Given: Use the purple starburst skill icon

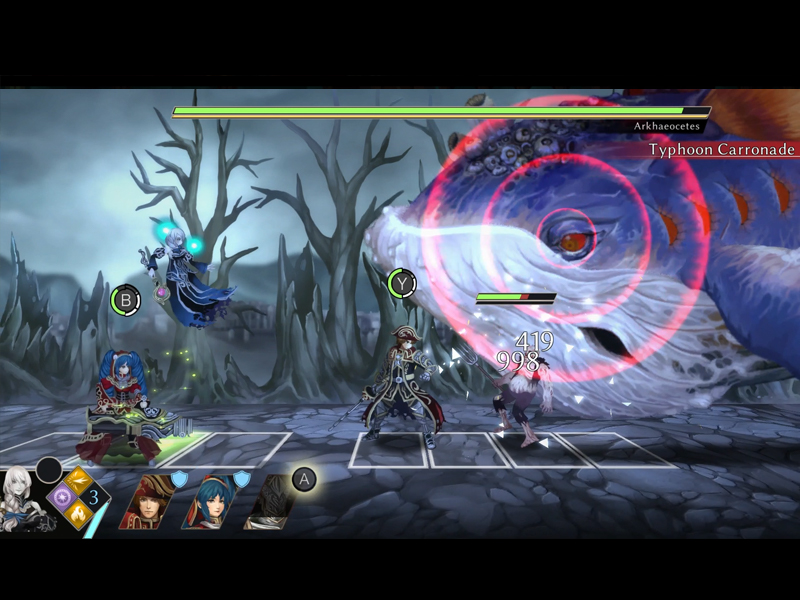Looking at the screenshot, I should [x=60, y=497].
